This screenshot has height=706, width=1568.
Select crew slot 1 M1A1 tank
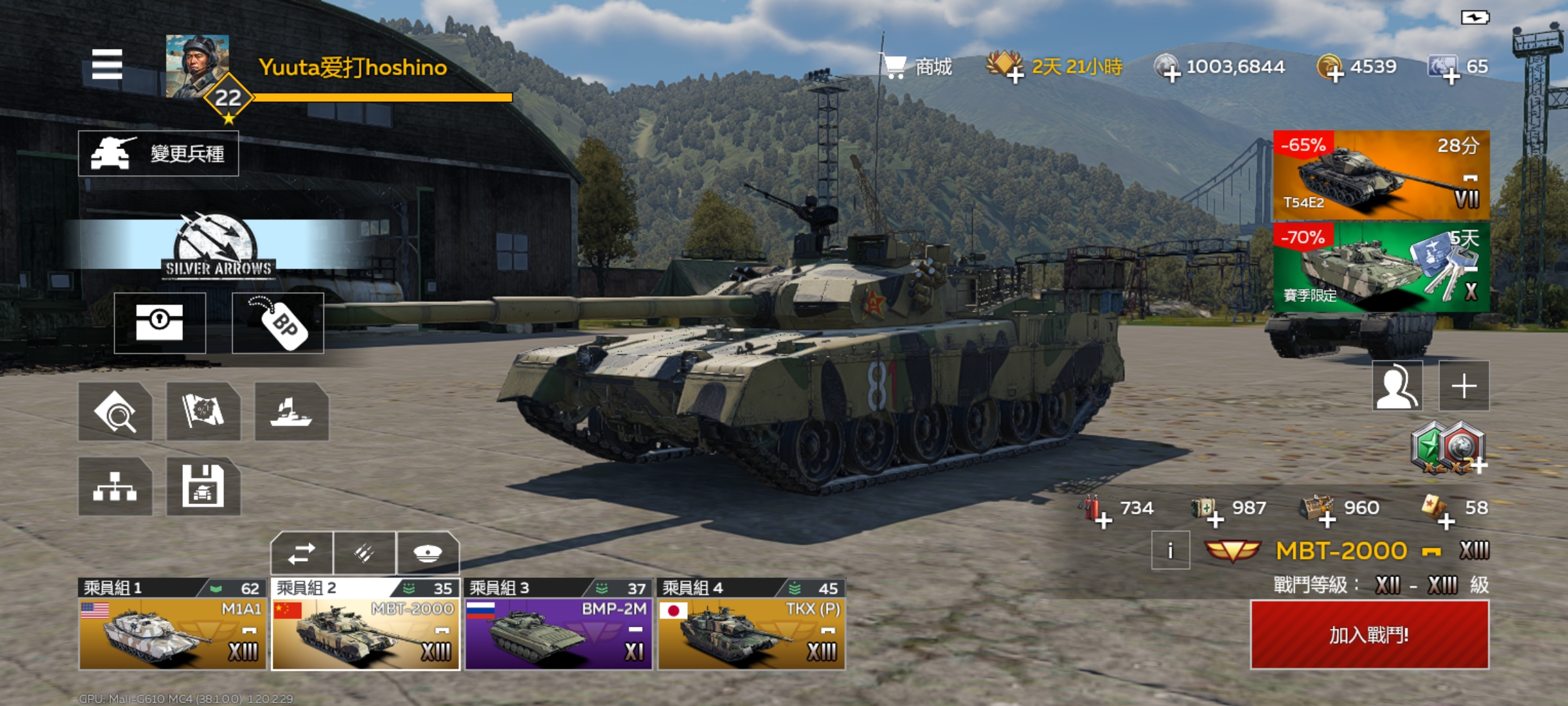click(172, 633)
